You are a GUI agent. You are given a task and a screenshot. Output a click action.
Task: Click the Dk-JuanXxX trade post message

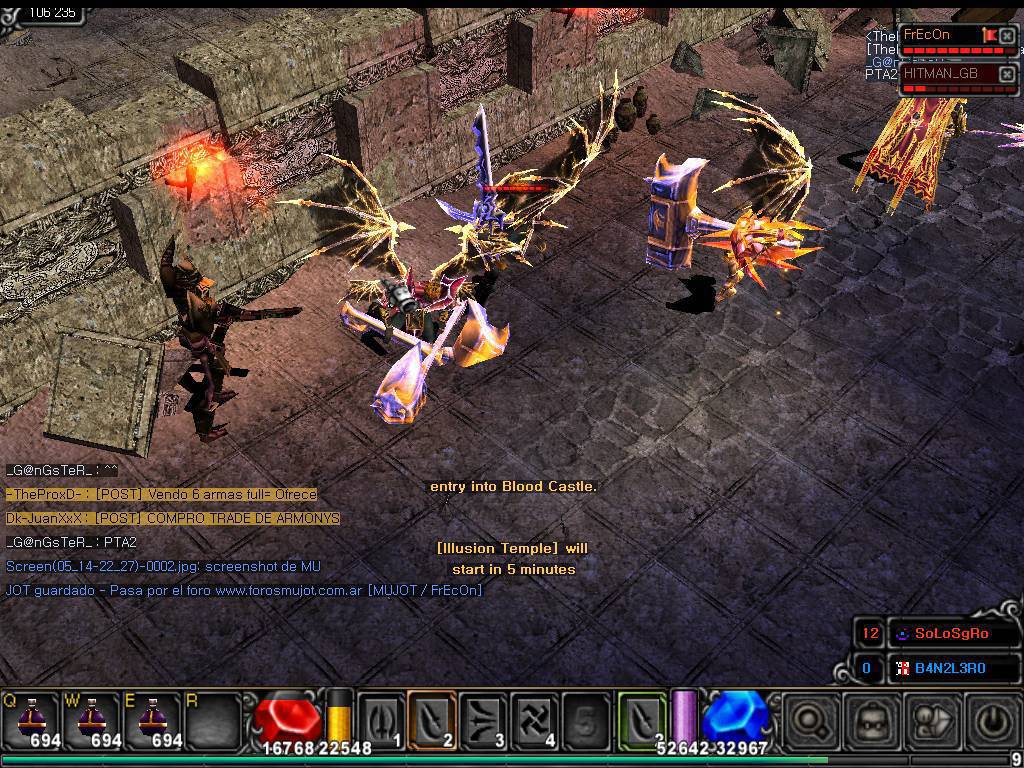click(172, 518)
